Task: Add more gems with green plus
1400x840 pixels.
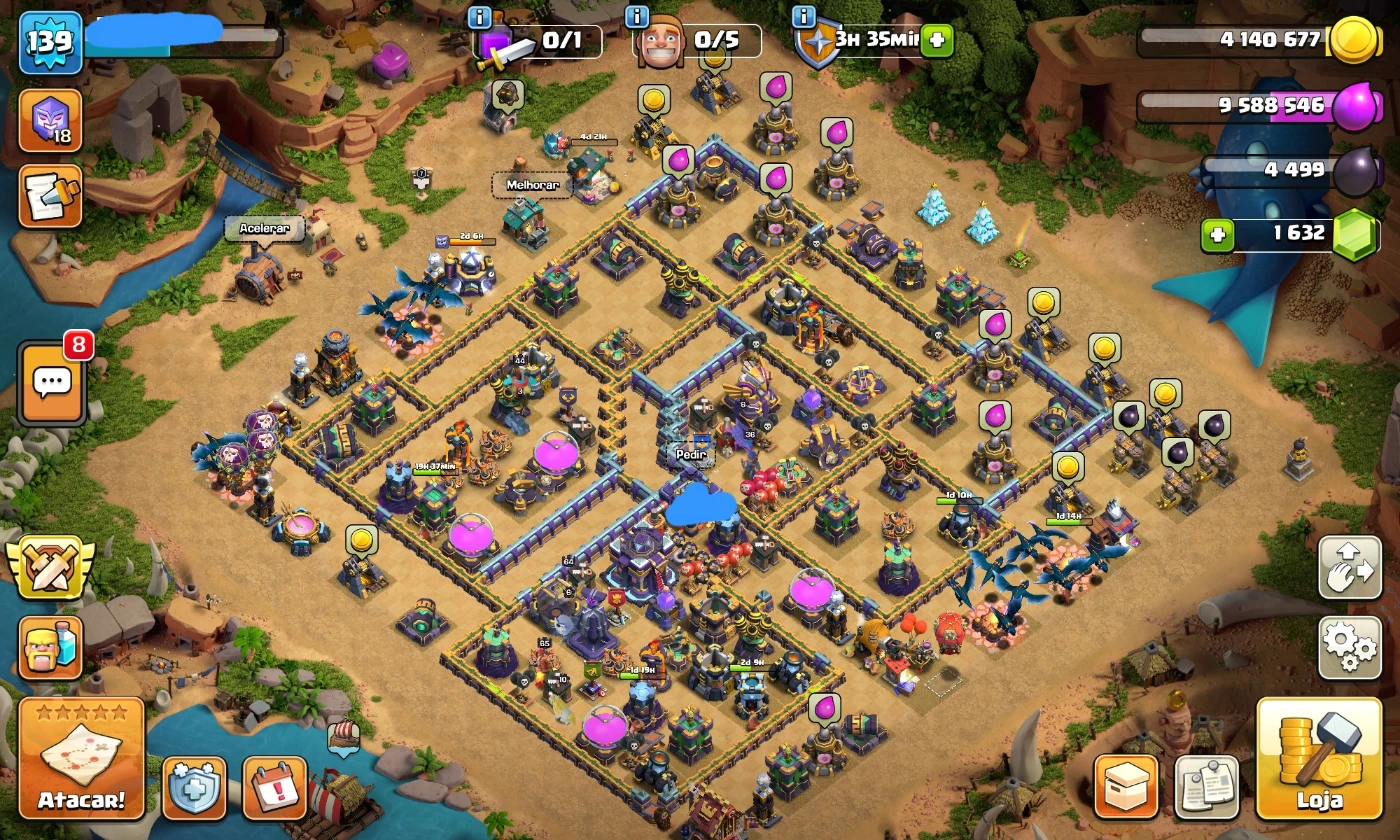Action: click(x=1217, y=236)
